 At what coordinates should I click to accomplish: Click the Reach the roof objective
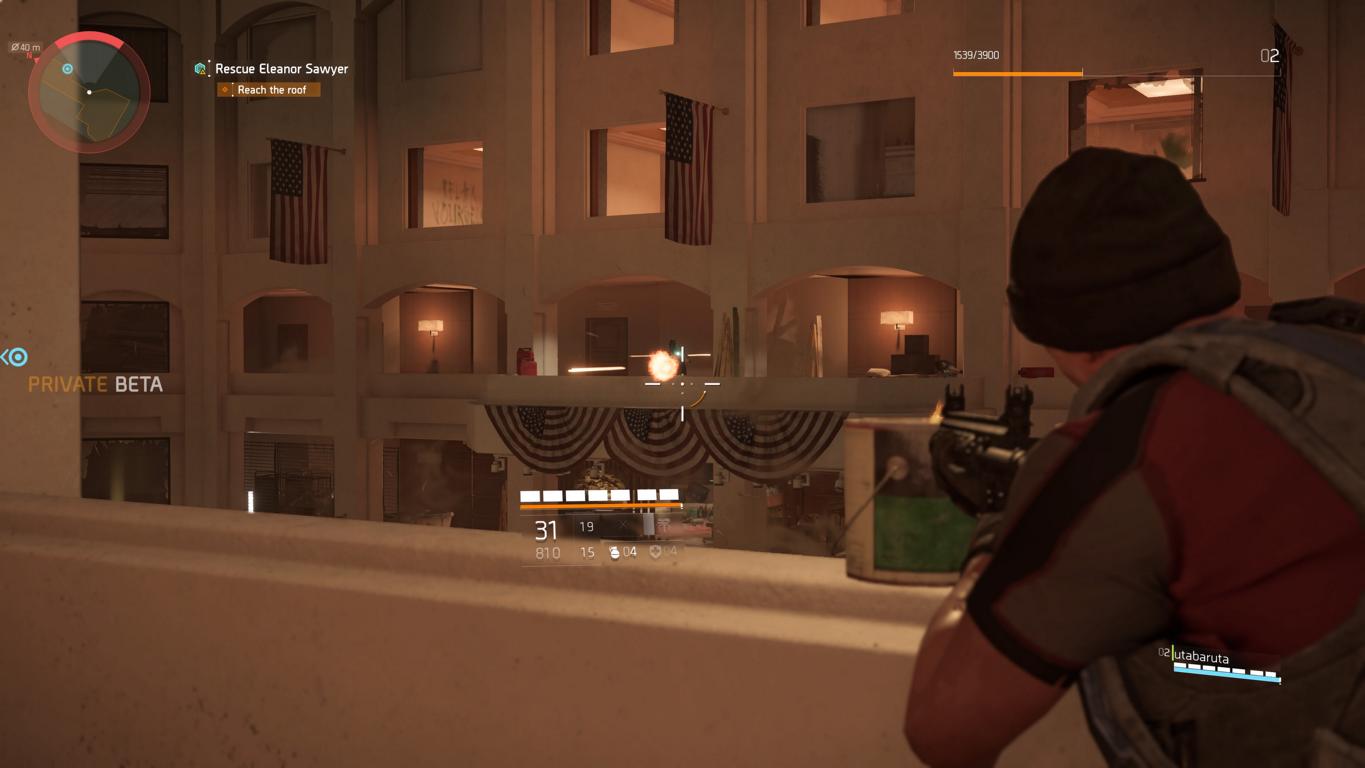point(271,90)
